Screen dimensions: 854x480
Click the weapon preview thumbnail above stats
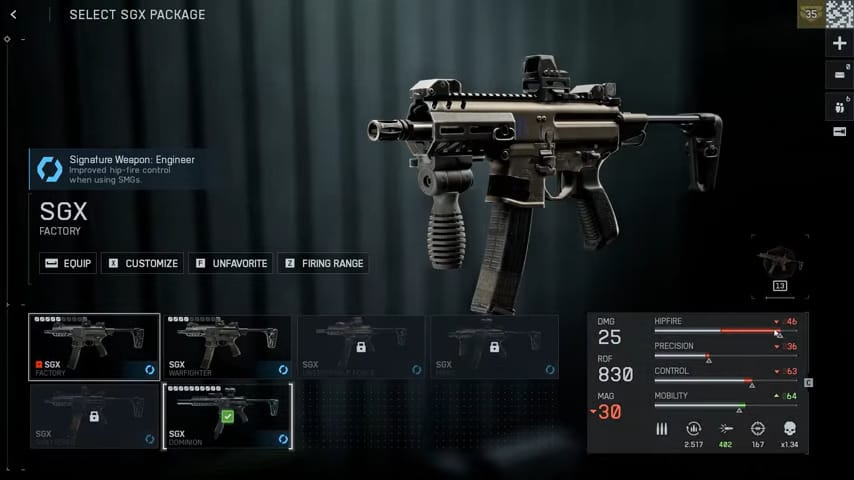[x=779, y=263]
